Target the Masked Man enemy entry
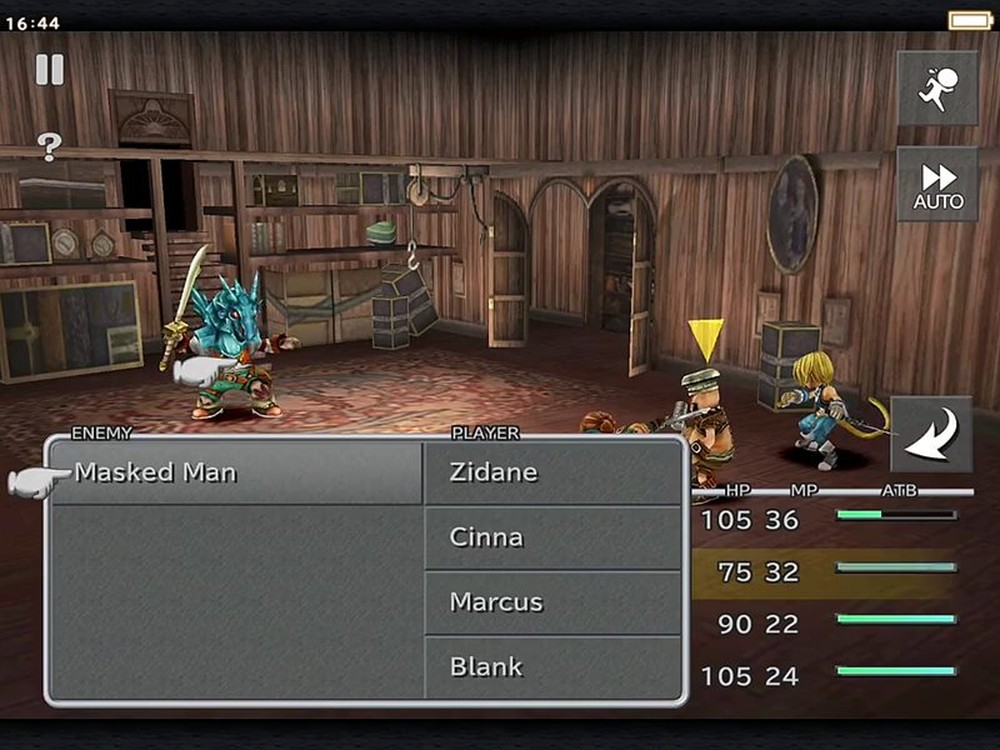 pos(237,472)
